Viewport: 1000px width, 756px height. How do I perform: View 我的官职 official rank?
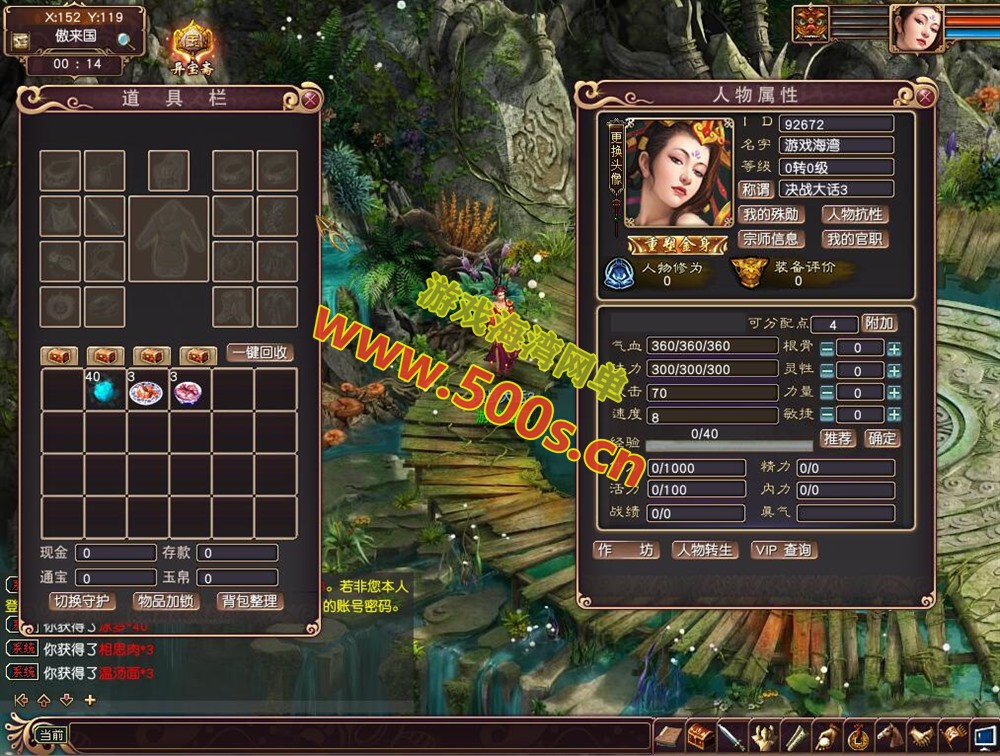point(855,239)
